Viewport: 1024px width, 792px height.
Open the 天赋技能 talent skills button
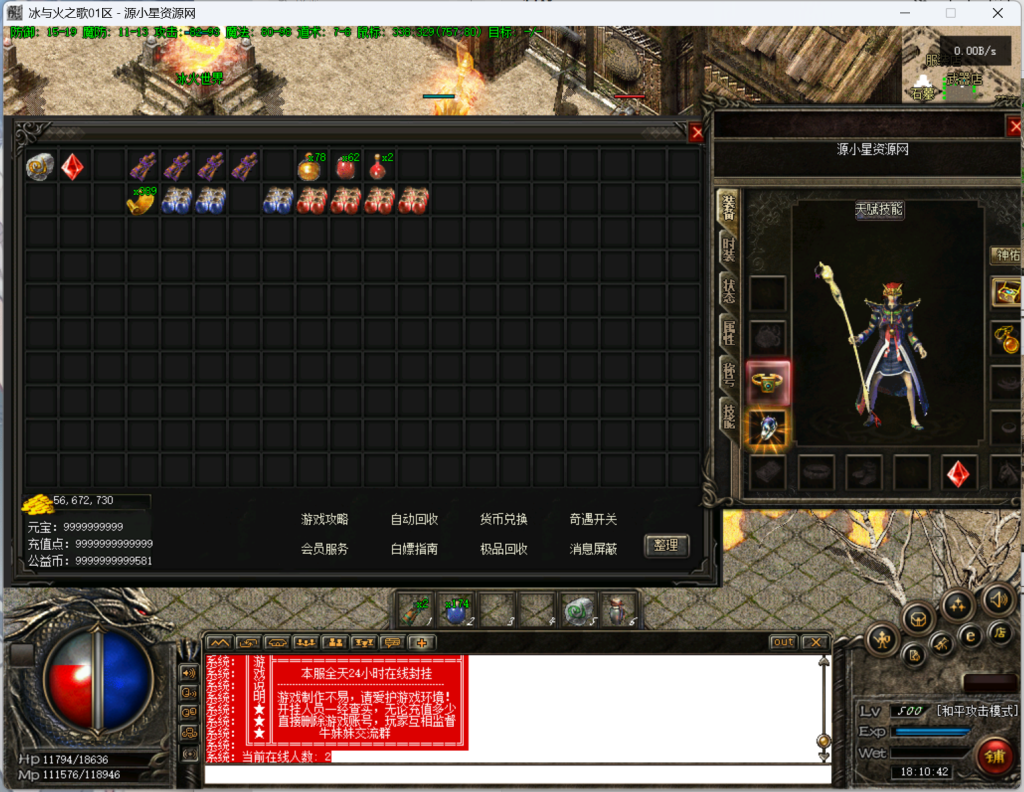click(x=879, y=210)
